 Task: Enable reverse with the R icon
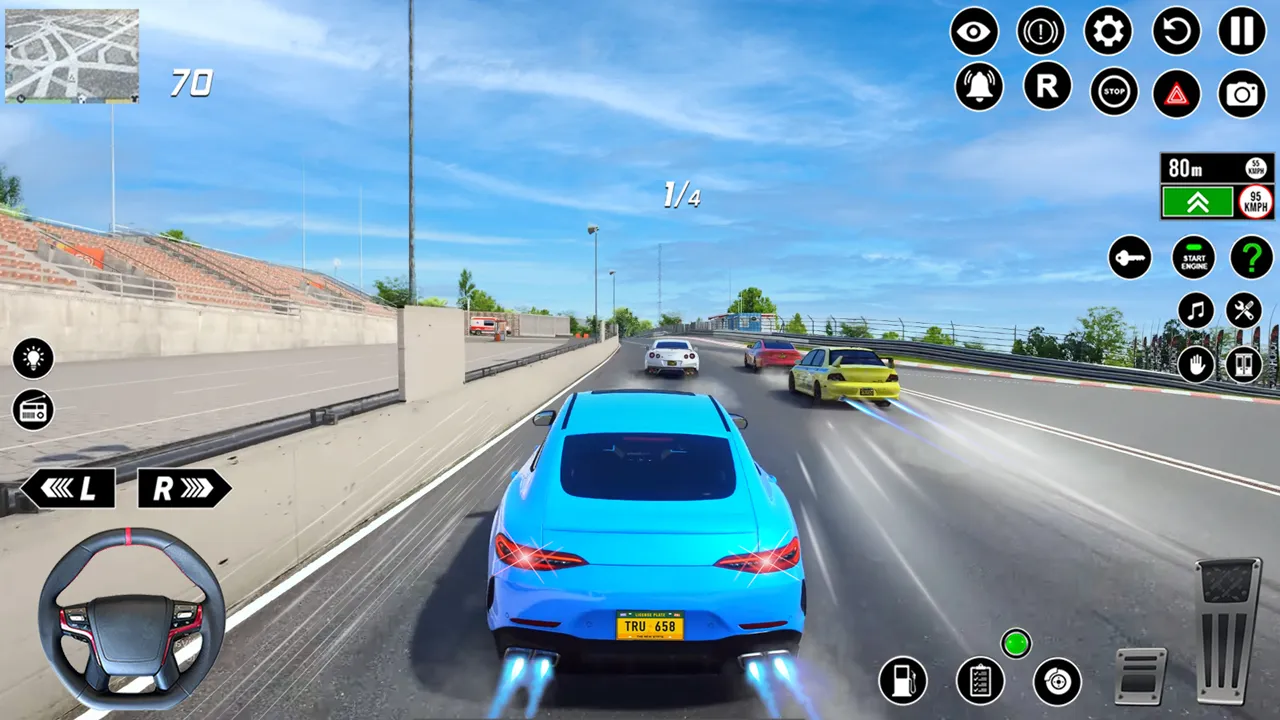pyautogui.click(x=1045, y=87)
